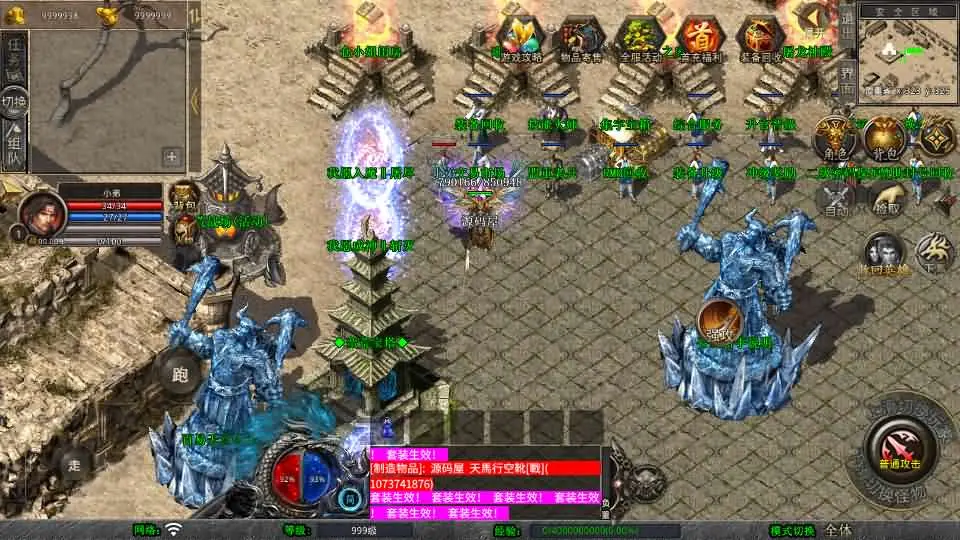Click the round 切换 switch button
This screenshot has width=960, height=540.
pyautogui.click(x=14, y=102)
